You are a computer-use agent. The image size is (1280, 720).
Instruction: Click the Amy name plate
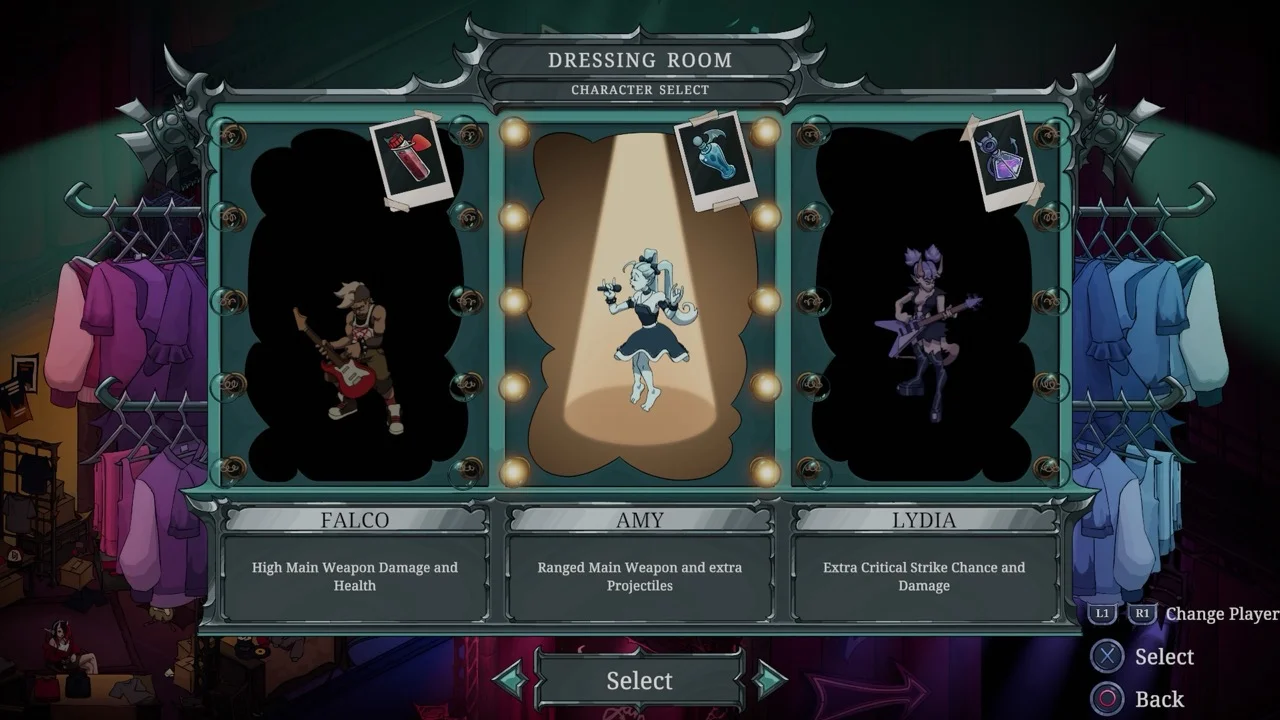click(x=640, y=520)
